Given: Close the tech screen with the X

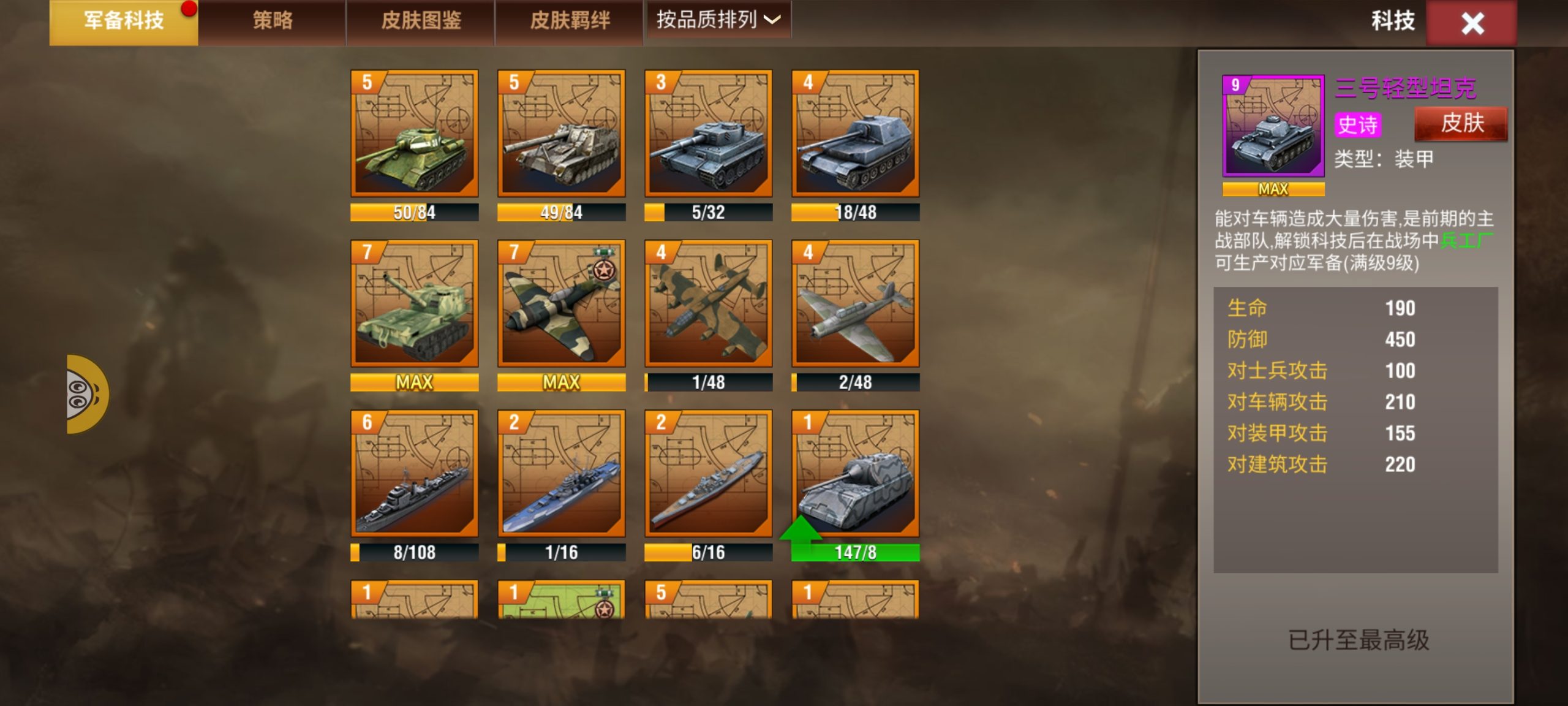Looking at the screenshot, I should click(1472, 24).
